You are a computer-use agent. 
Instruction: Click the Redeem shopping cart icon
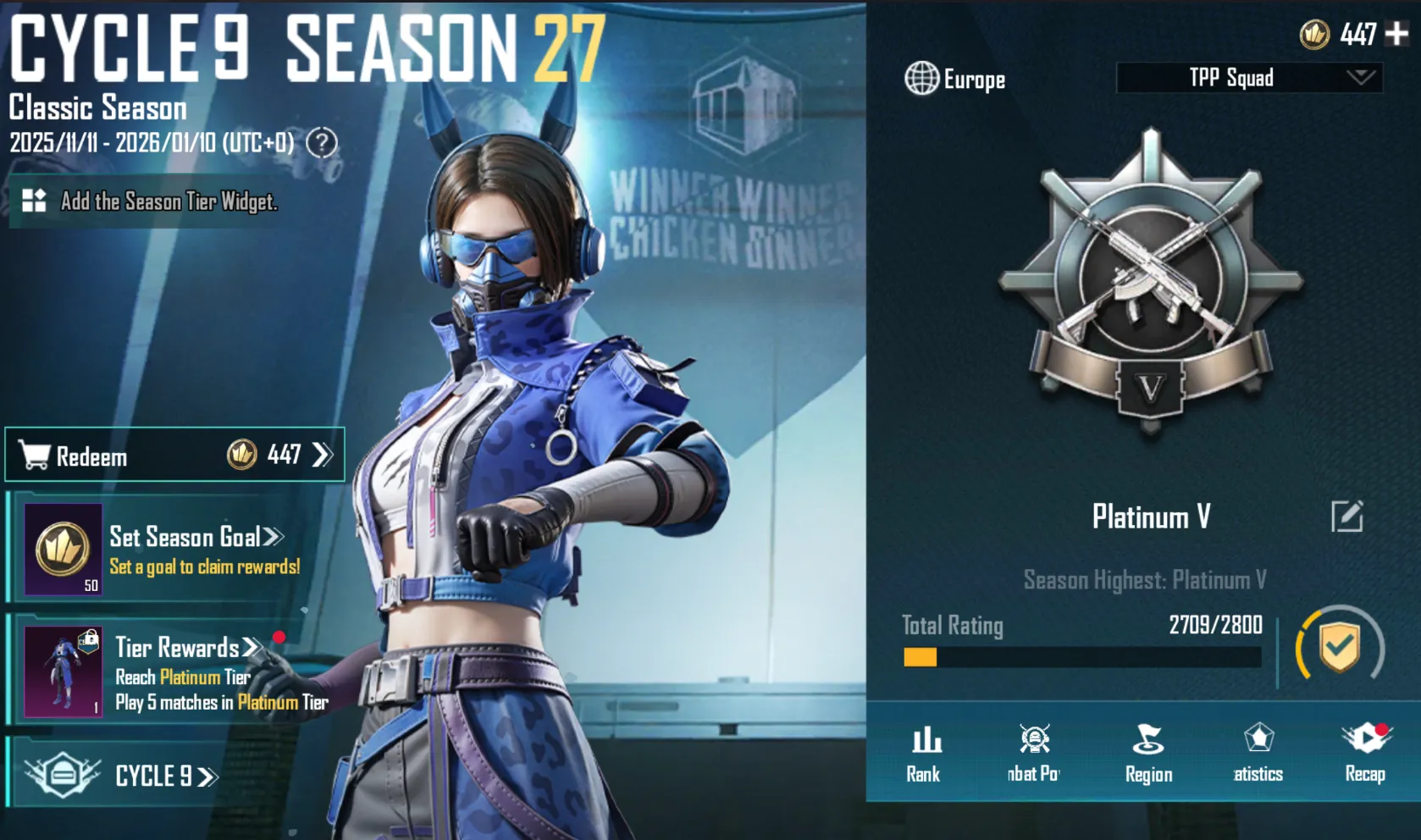(34, 455)
